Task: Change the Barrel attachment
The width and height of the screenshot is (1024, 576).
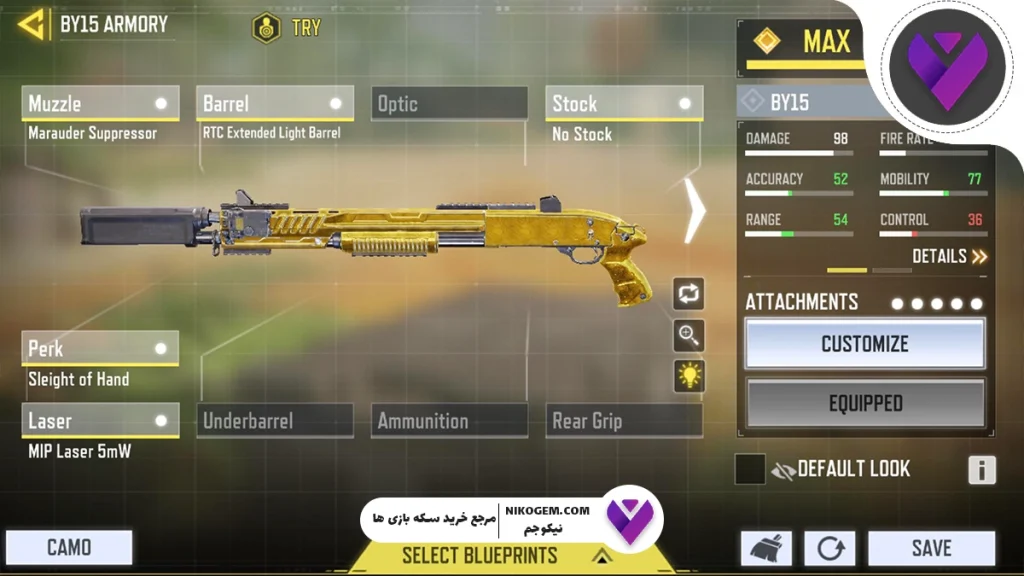Action: point(274,103)
